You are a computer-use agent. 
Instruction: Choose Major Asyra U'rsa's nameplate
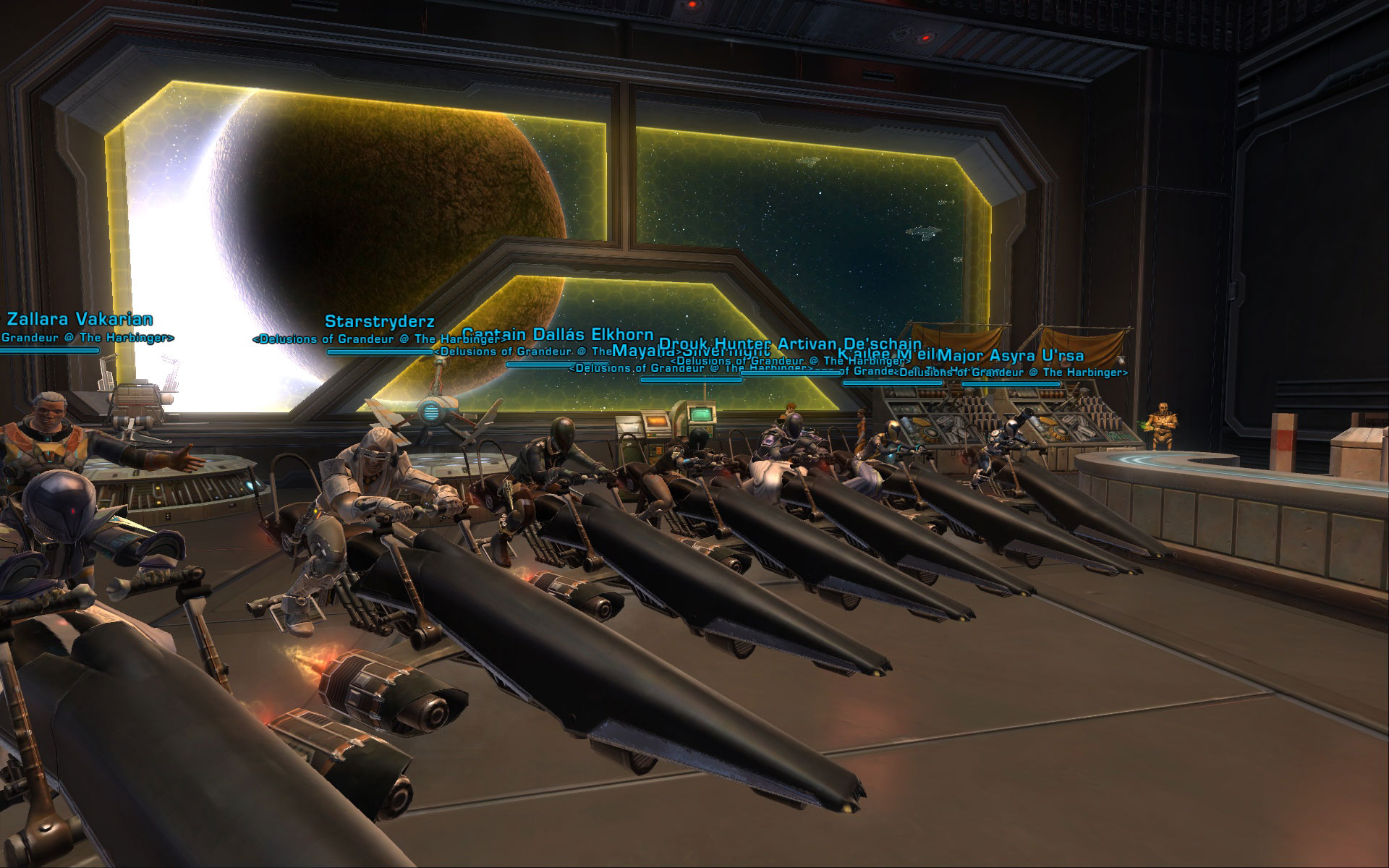(1010, 356)
